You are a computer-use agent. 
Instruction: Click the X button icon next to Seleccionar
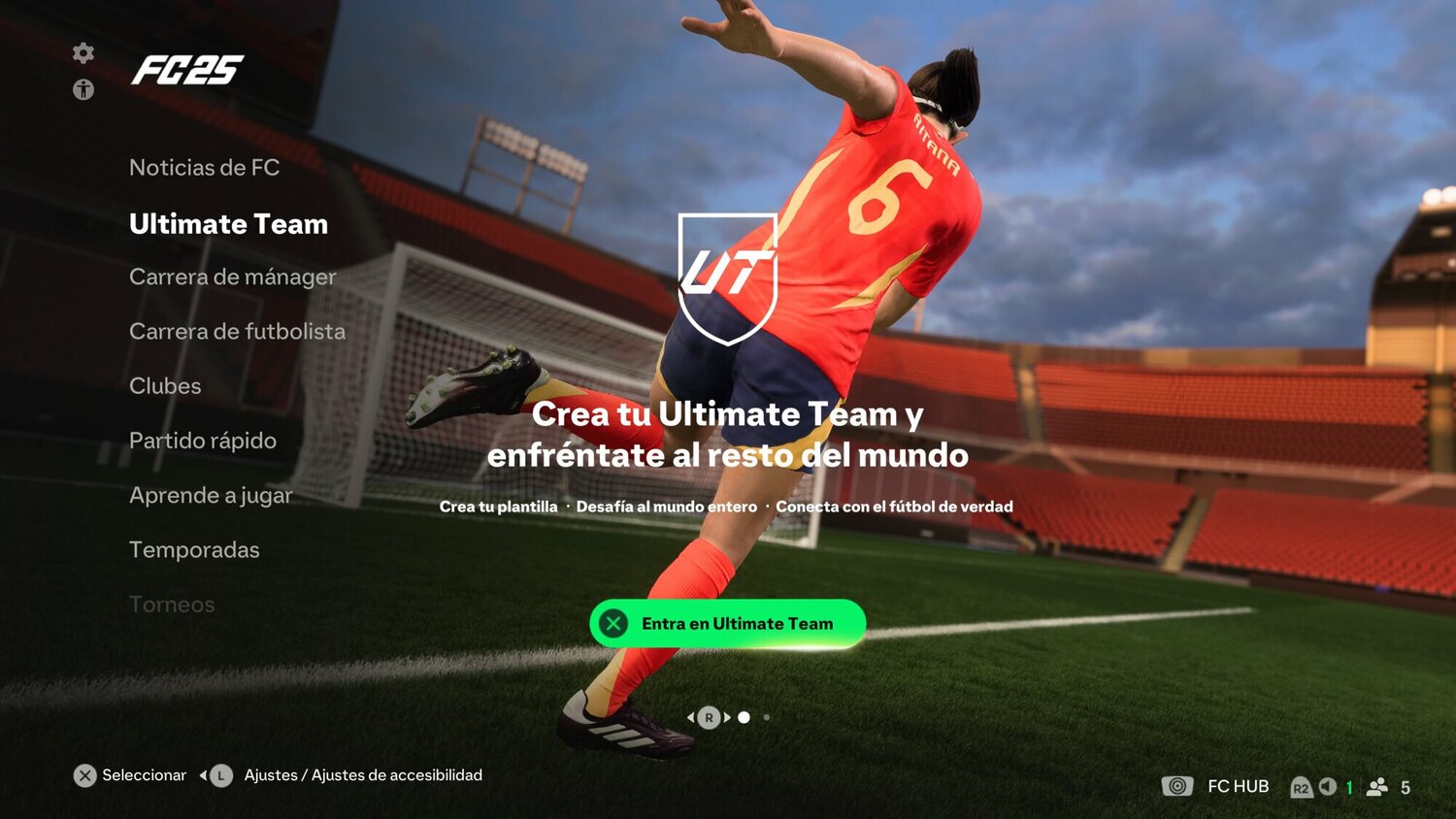tap(85, 774)
